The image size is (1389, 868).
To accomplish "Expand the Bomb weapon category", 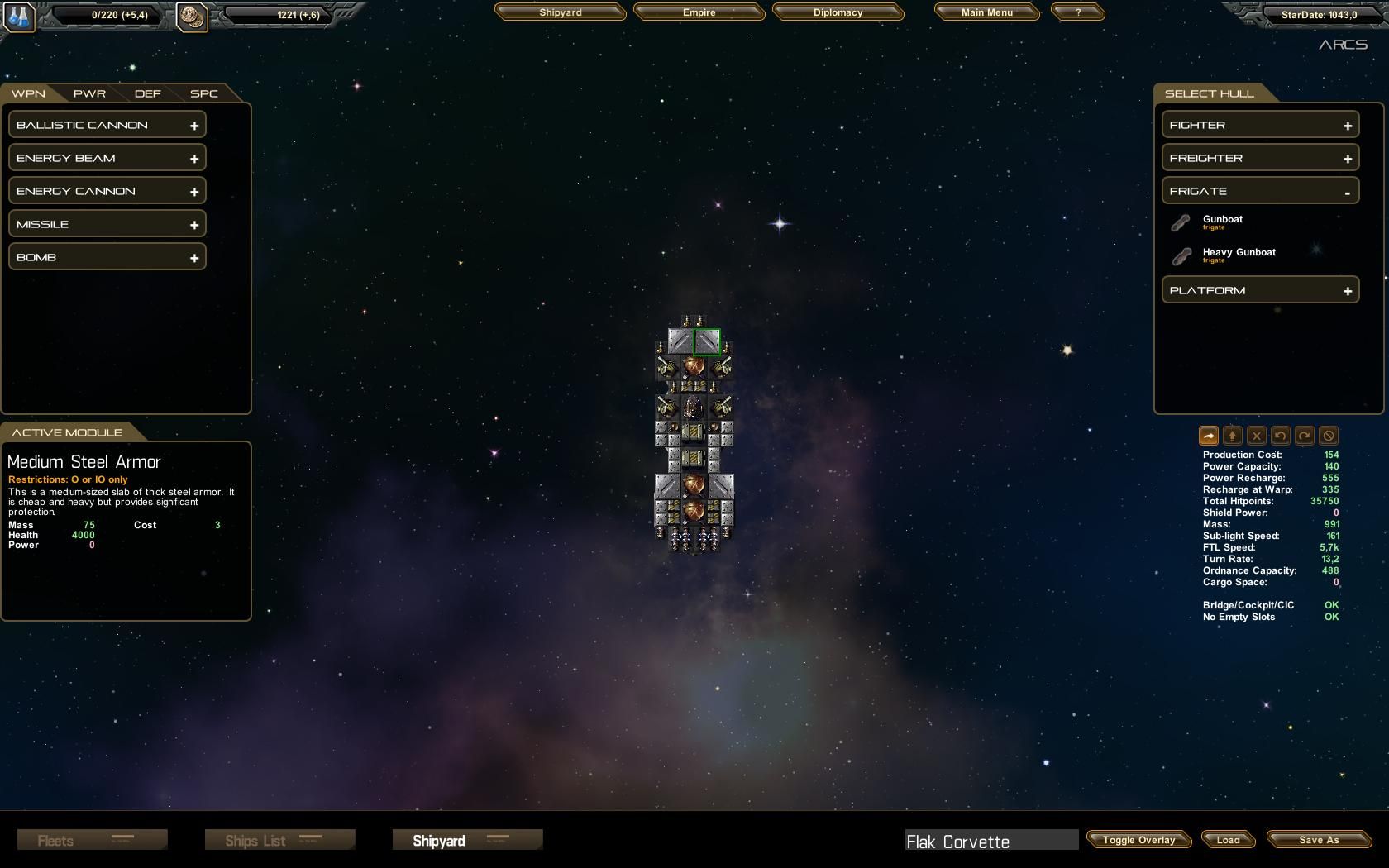I will coord(107,257).
